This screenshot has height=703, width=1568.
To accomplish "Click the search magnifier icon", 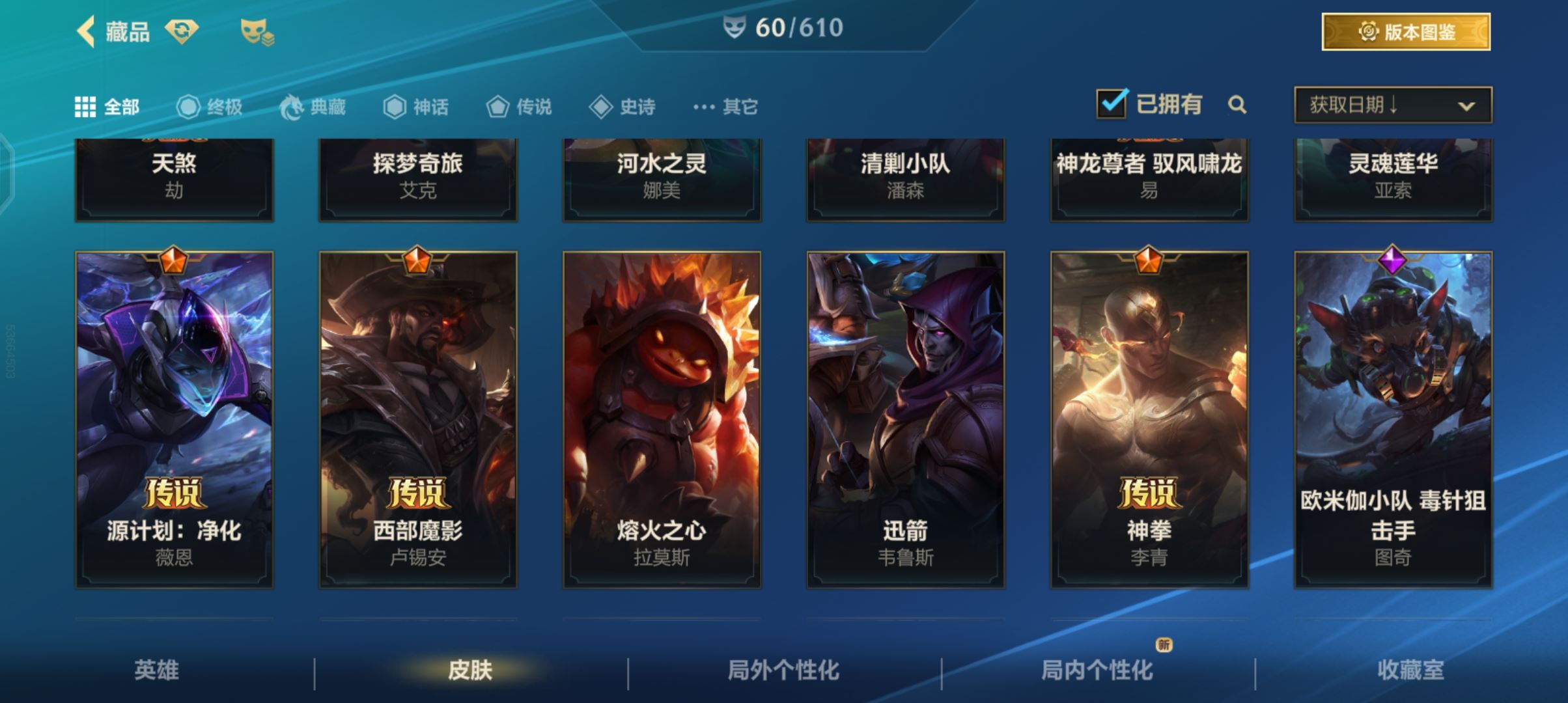I will click(x=1239, y=105).
